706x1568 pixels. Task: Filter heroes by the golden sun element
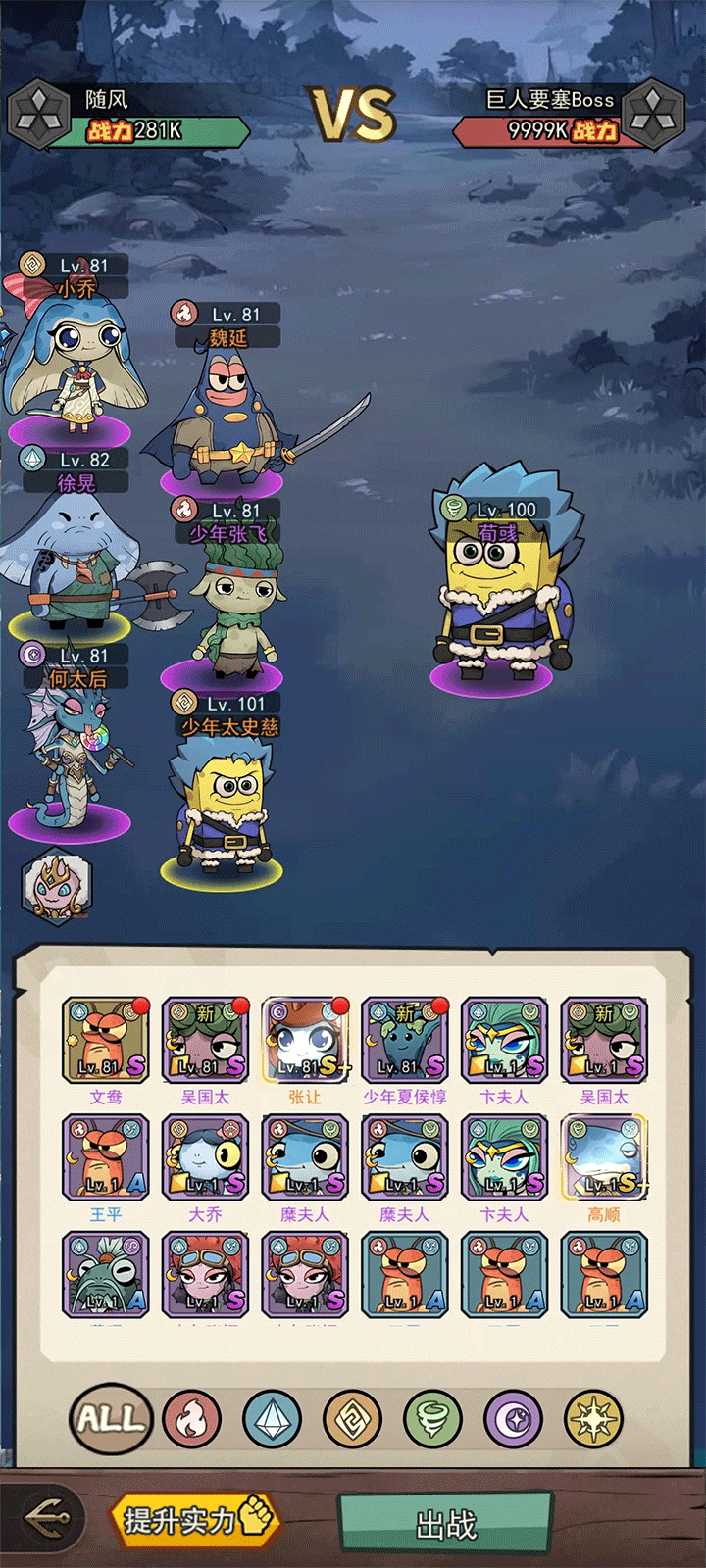(593, 1418)
